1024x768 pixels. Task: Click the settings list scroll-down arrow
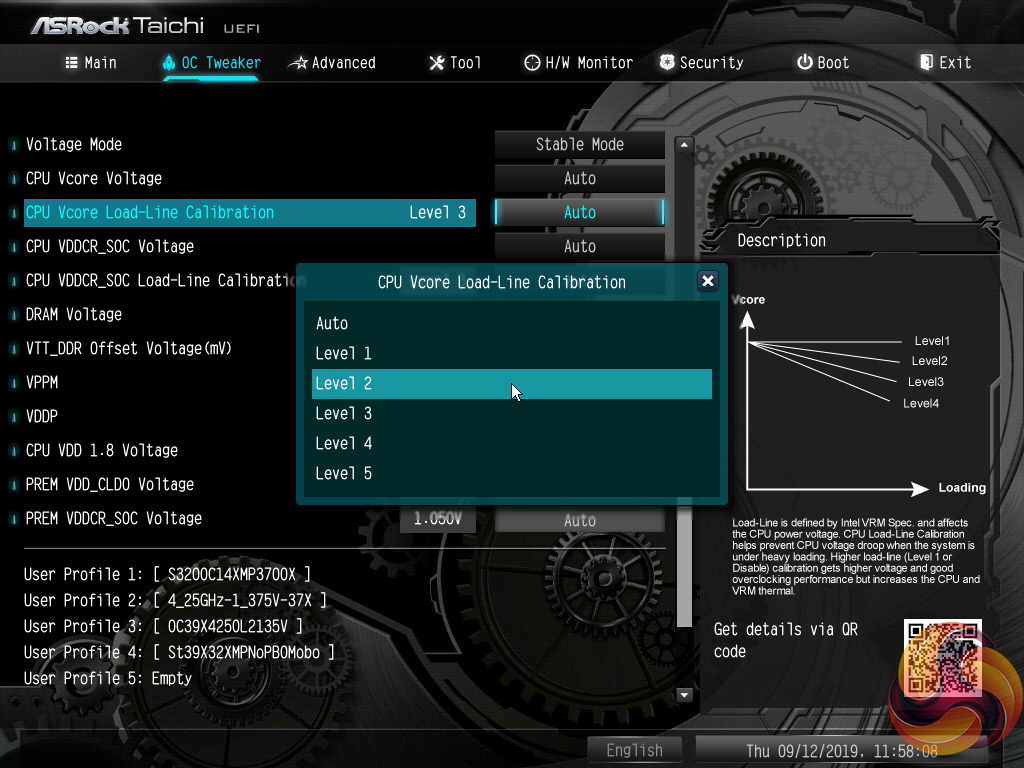pyautogui.click(x=685, y=695)
